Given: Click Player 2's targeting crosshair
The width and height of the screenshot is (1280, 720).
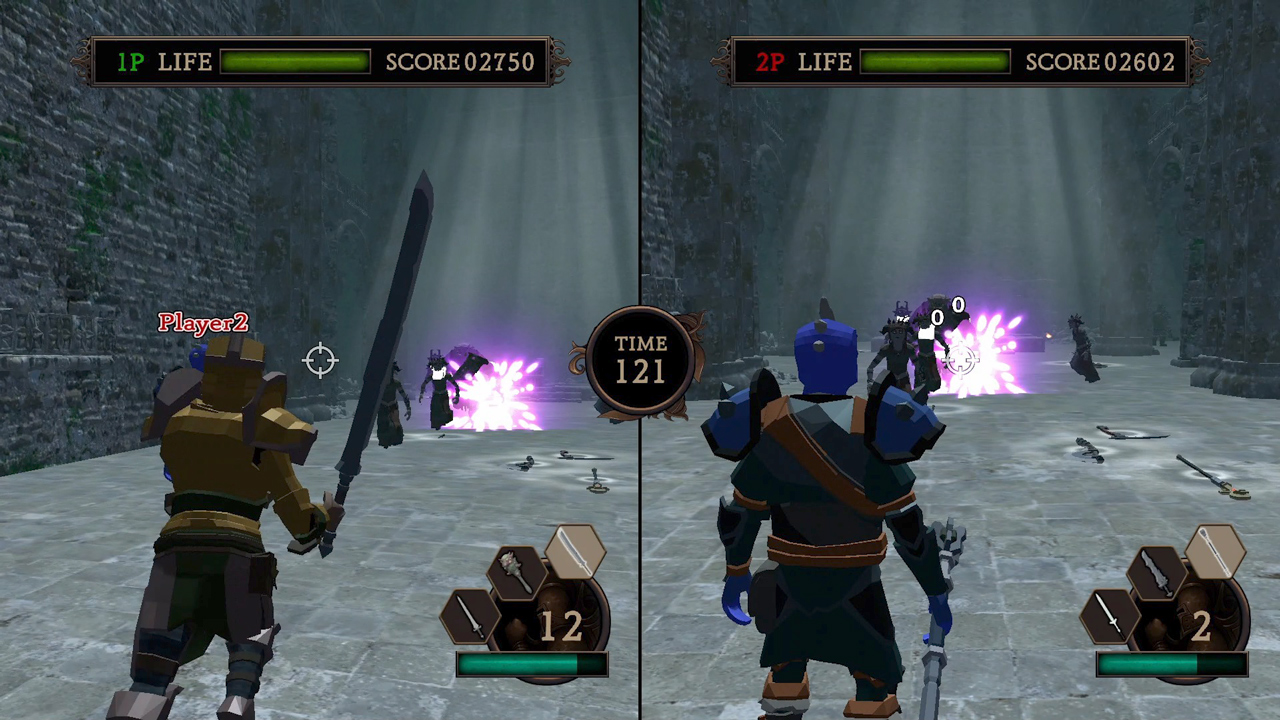Looking at the screenshot, I should tap(960, 362).
